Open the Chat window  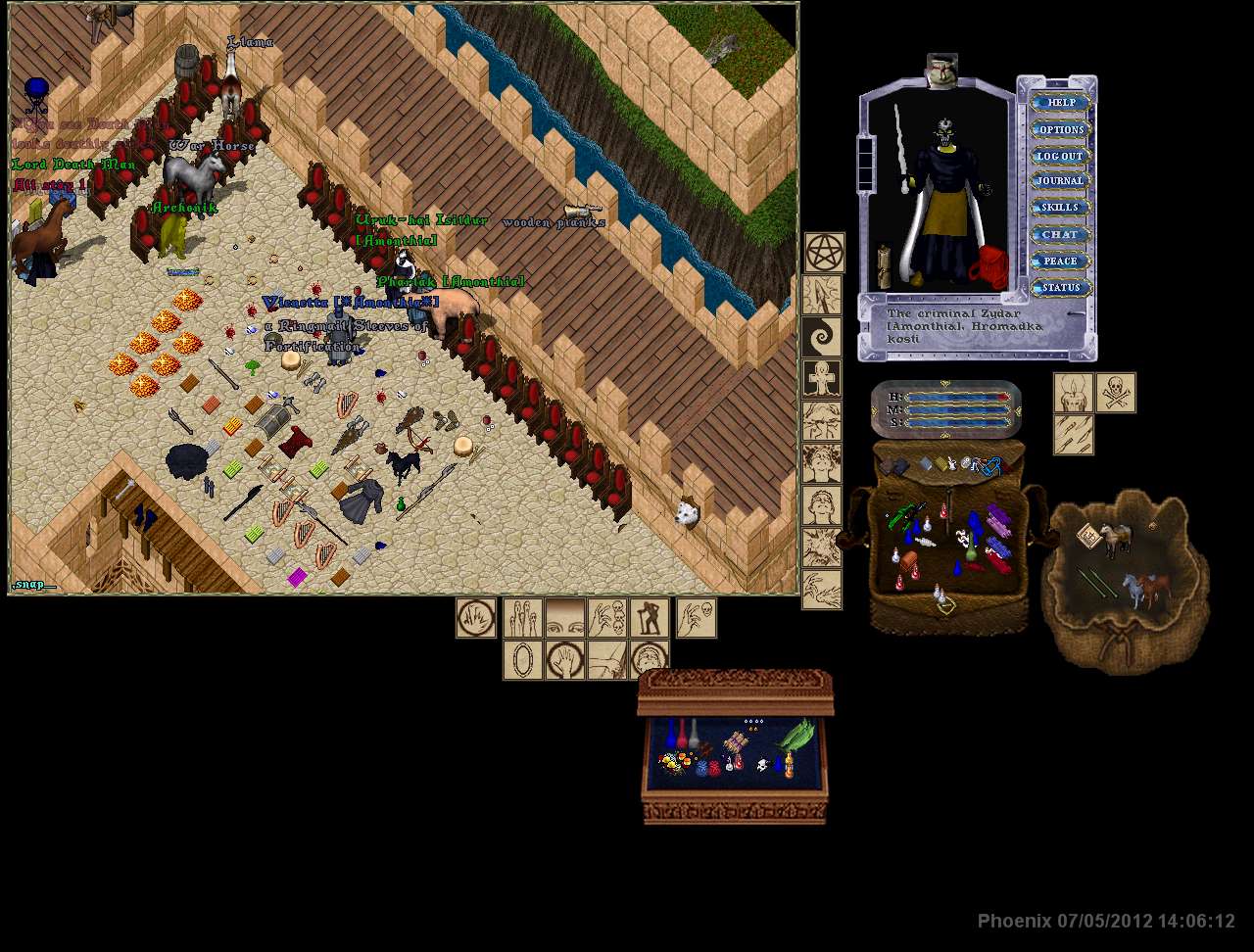coord(1061,234)
